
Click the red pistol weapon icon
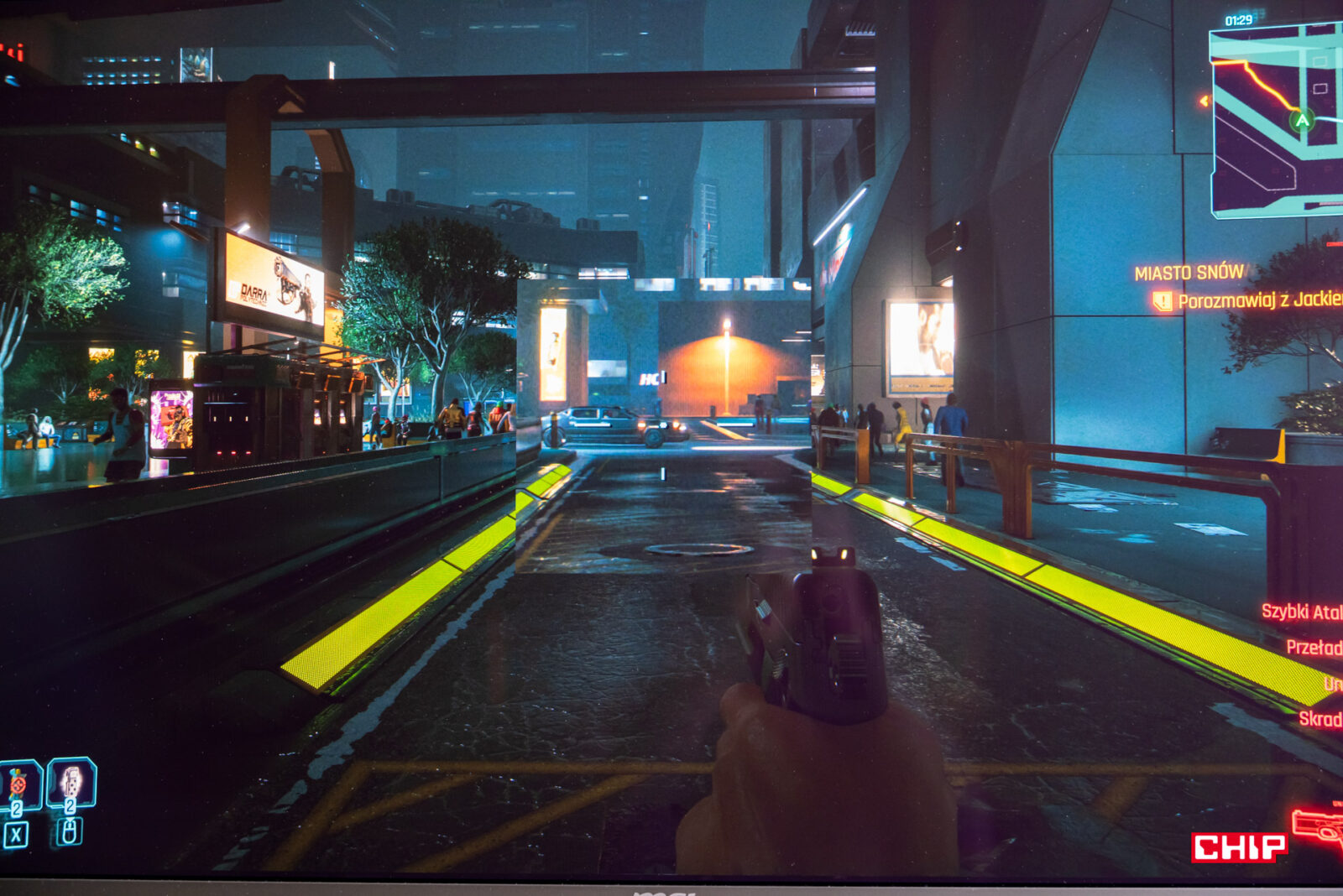point(1318,826)
